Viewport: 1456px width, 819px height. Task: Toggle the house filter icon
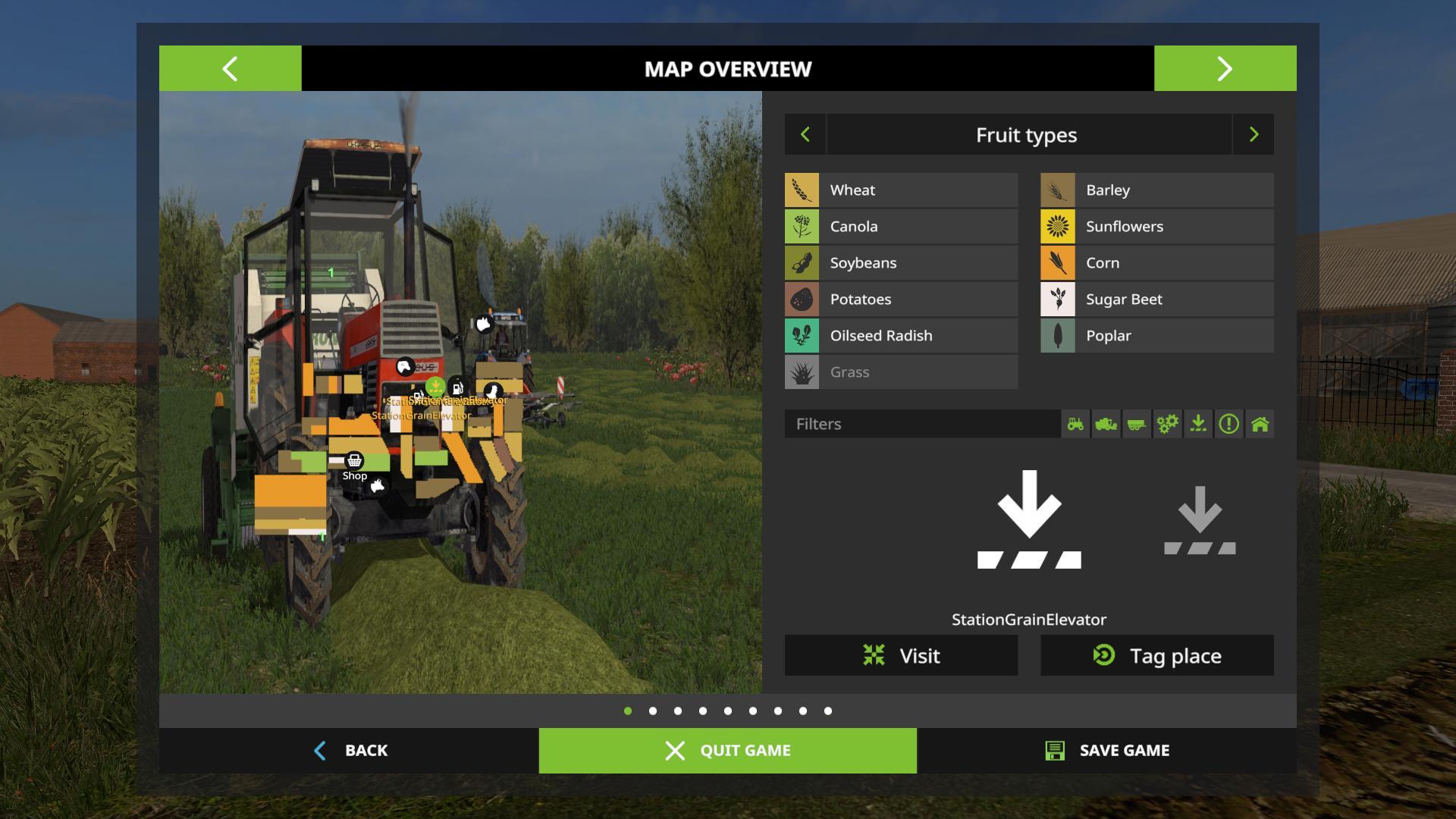1260,424
